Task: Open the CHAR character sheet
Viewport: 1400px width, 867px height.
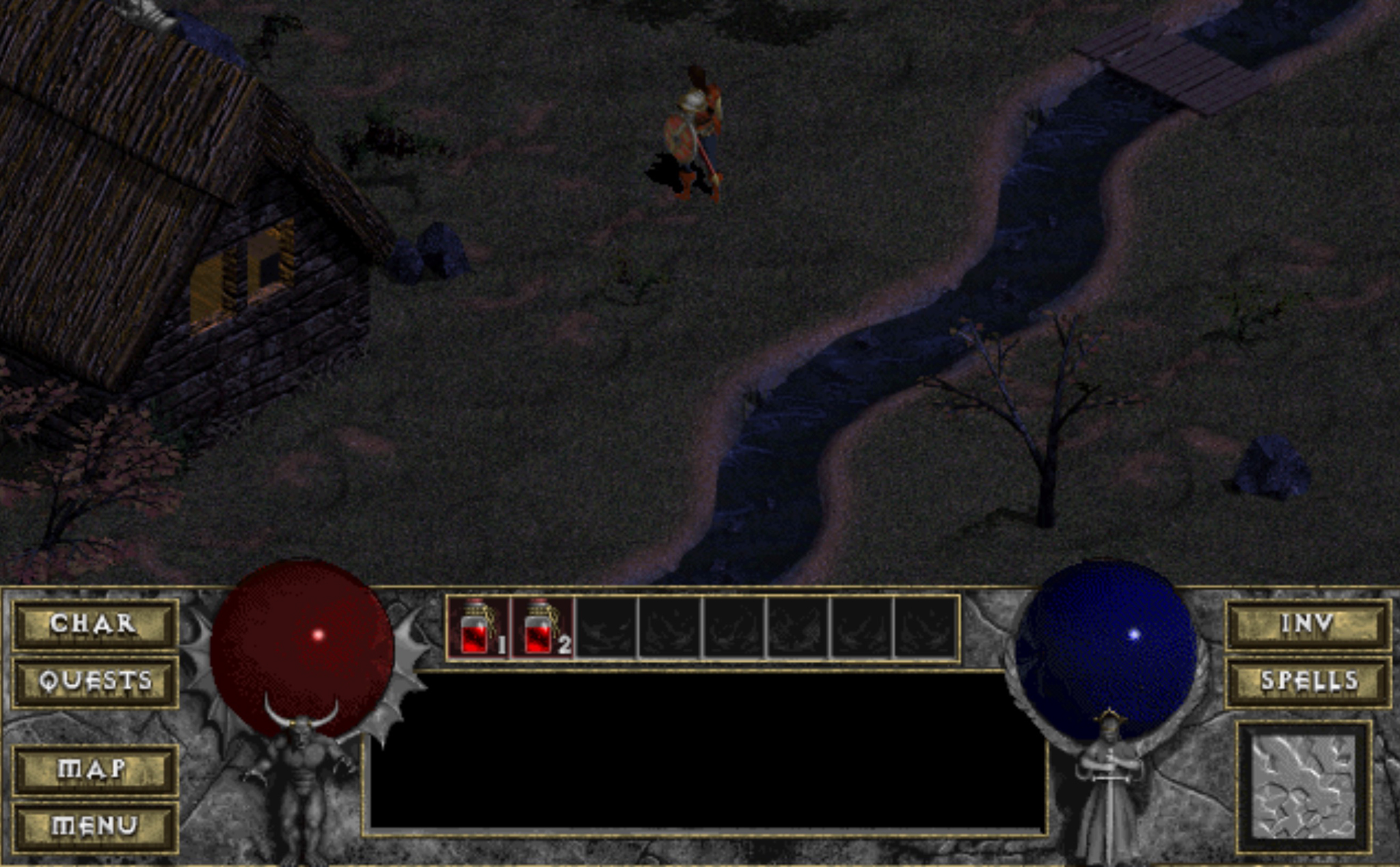Action: (94, 624)
